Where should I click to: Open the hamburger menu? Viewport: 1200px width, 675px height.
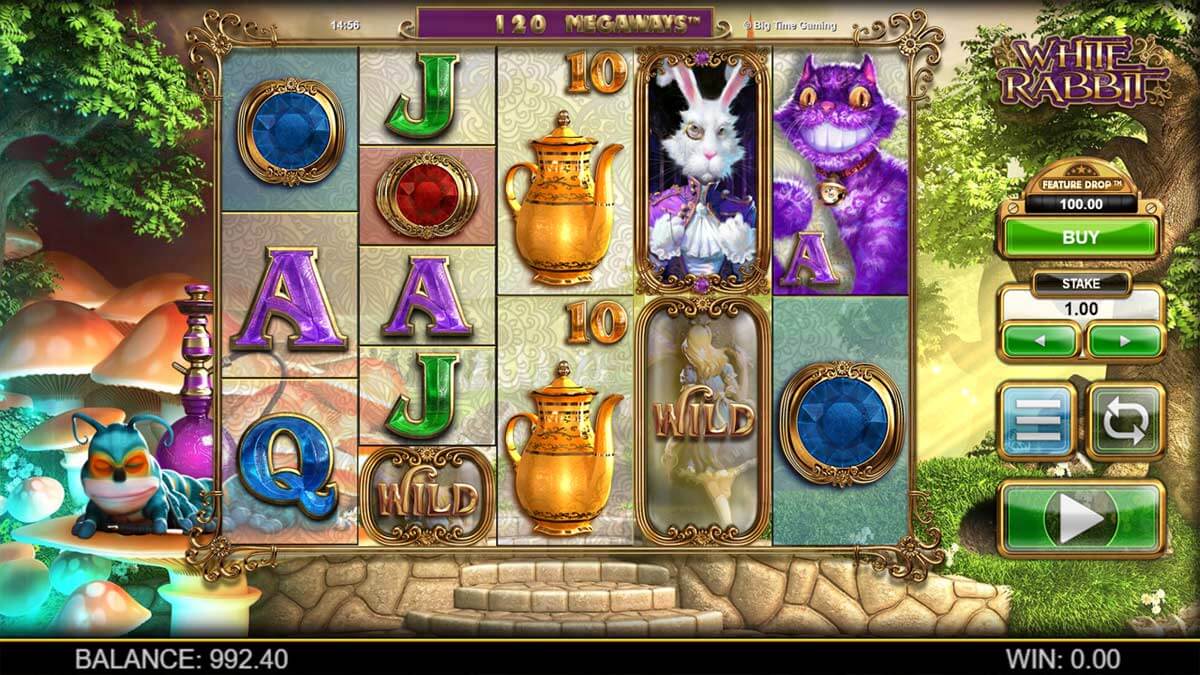1036,420
